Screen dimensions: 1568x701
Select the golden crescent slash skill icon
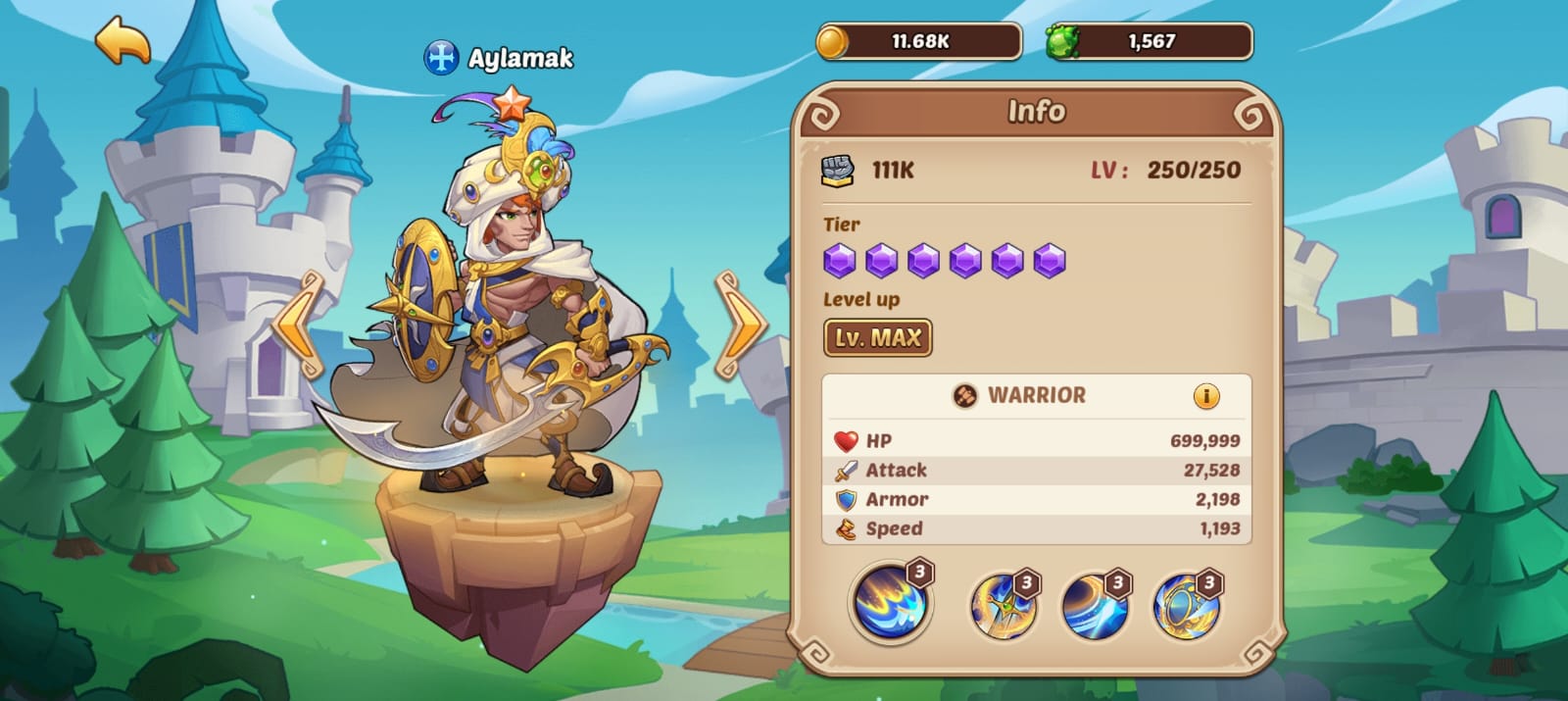1094,605
